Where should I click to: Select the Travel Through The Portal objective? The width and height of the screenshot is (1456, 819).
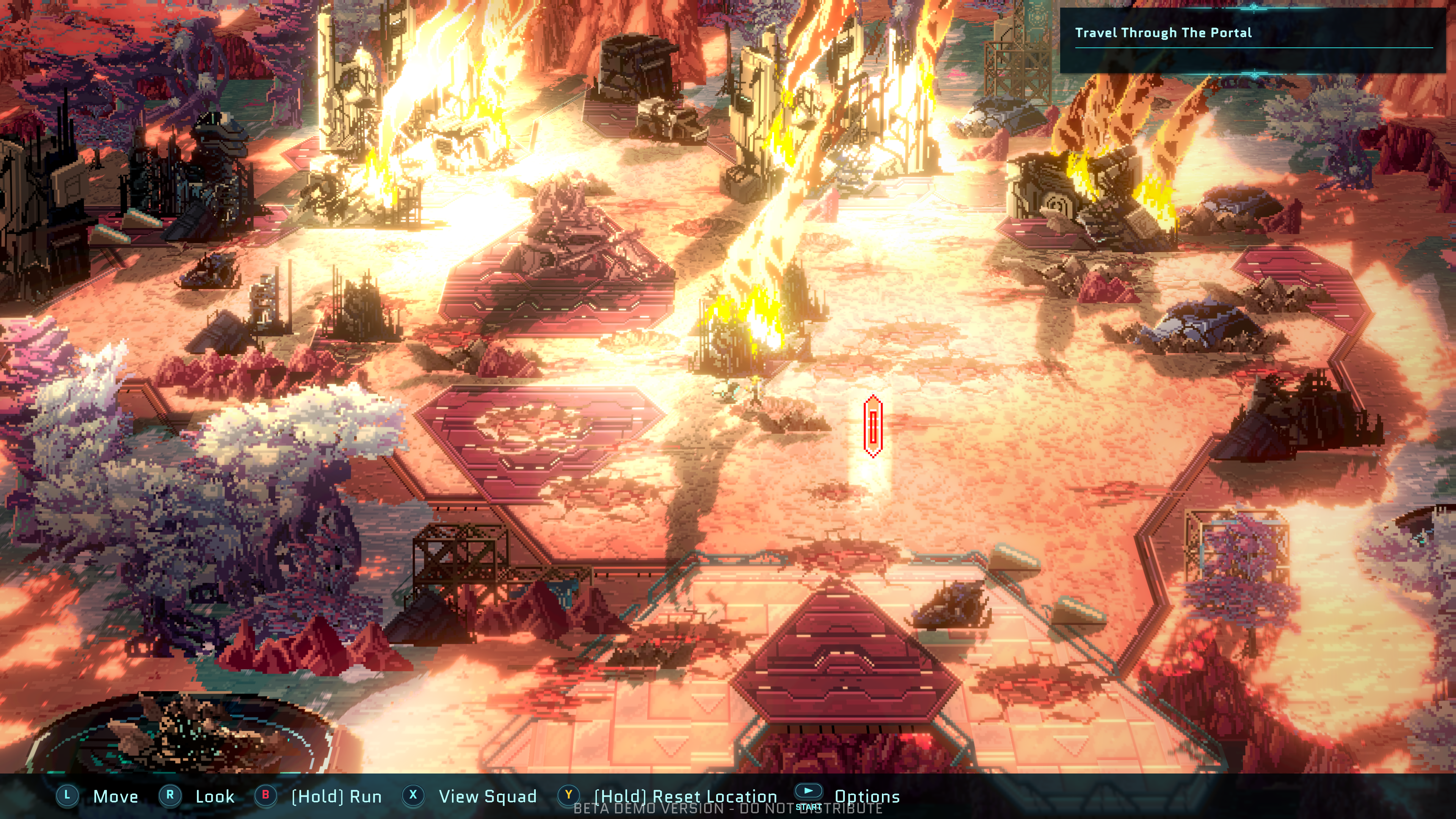(1163, 33)
